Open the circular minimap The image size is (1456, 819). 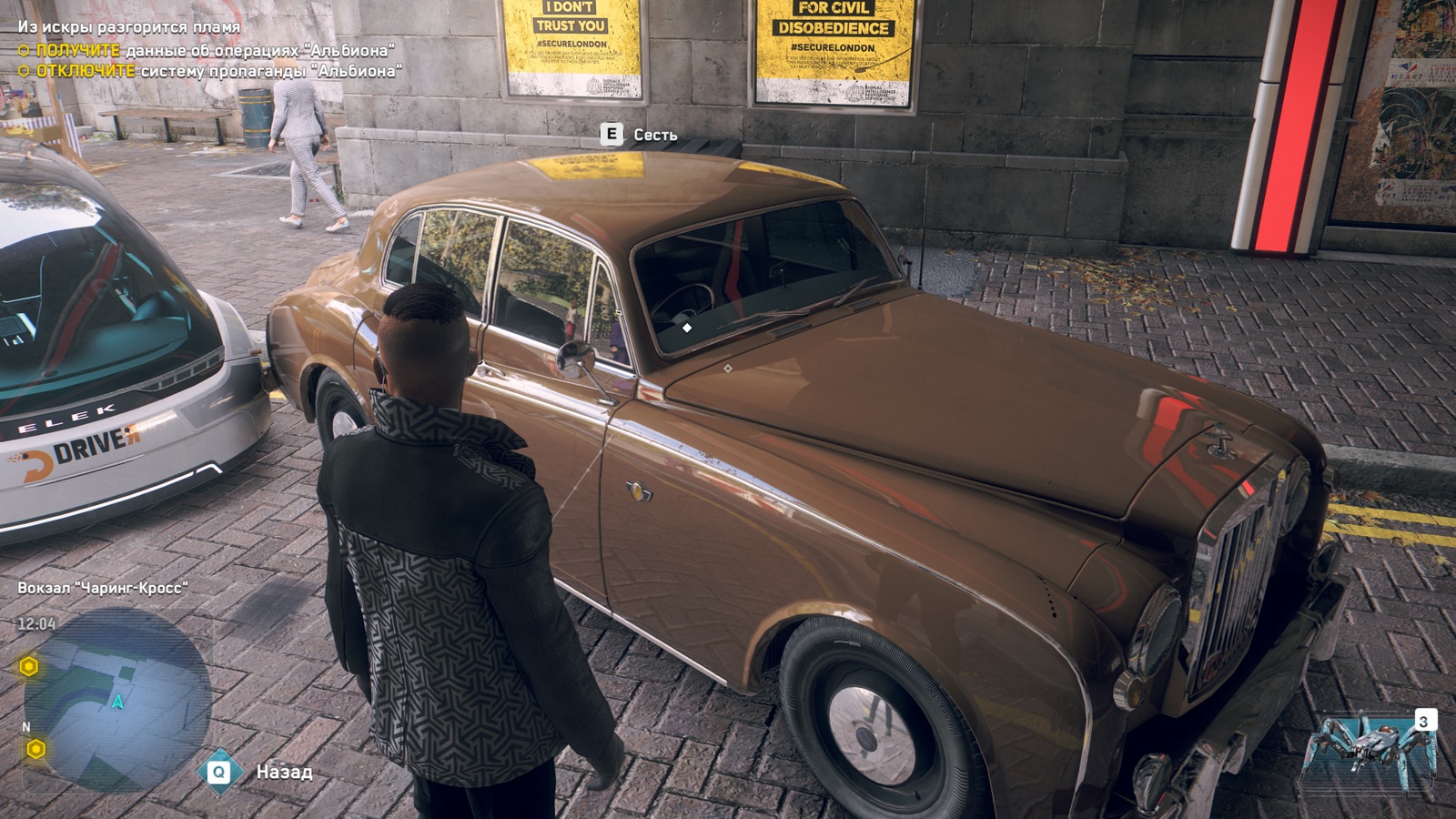click(116, 701)
